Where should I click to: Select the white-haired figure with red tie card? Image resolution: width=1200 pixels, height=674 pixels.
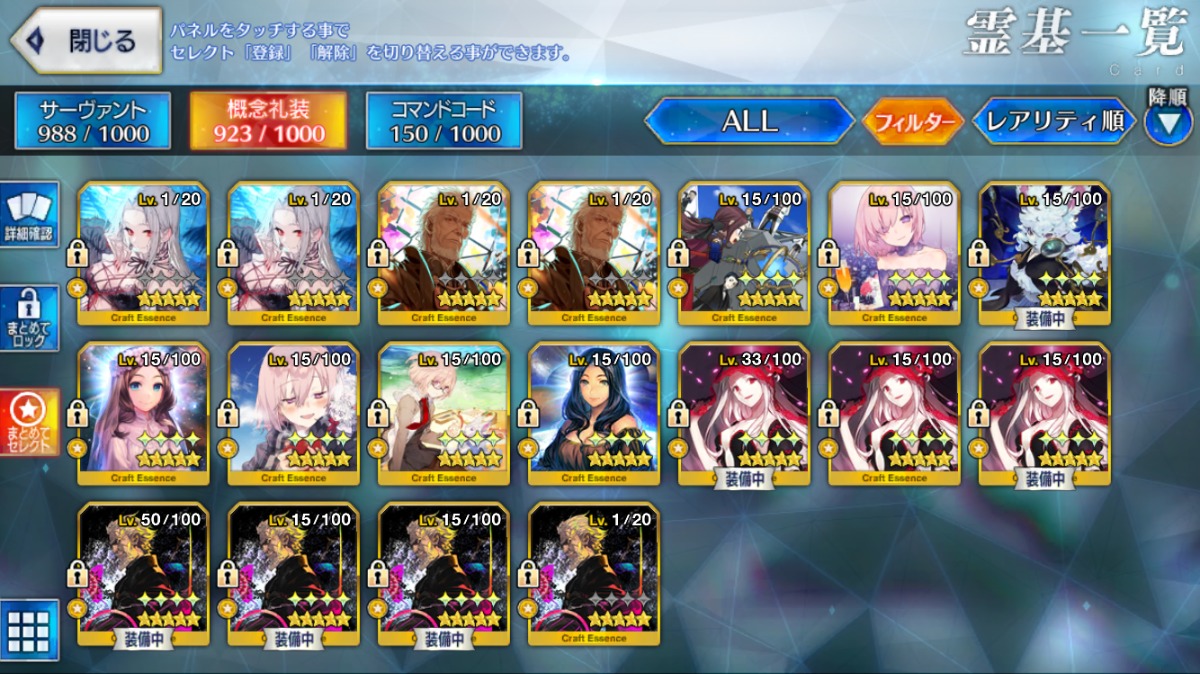443,412
